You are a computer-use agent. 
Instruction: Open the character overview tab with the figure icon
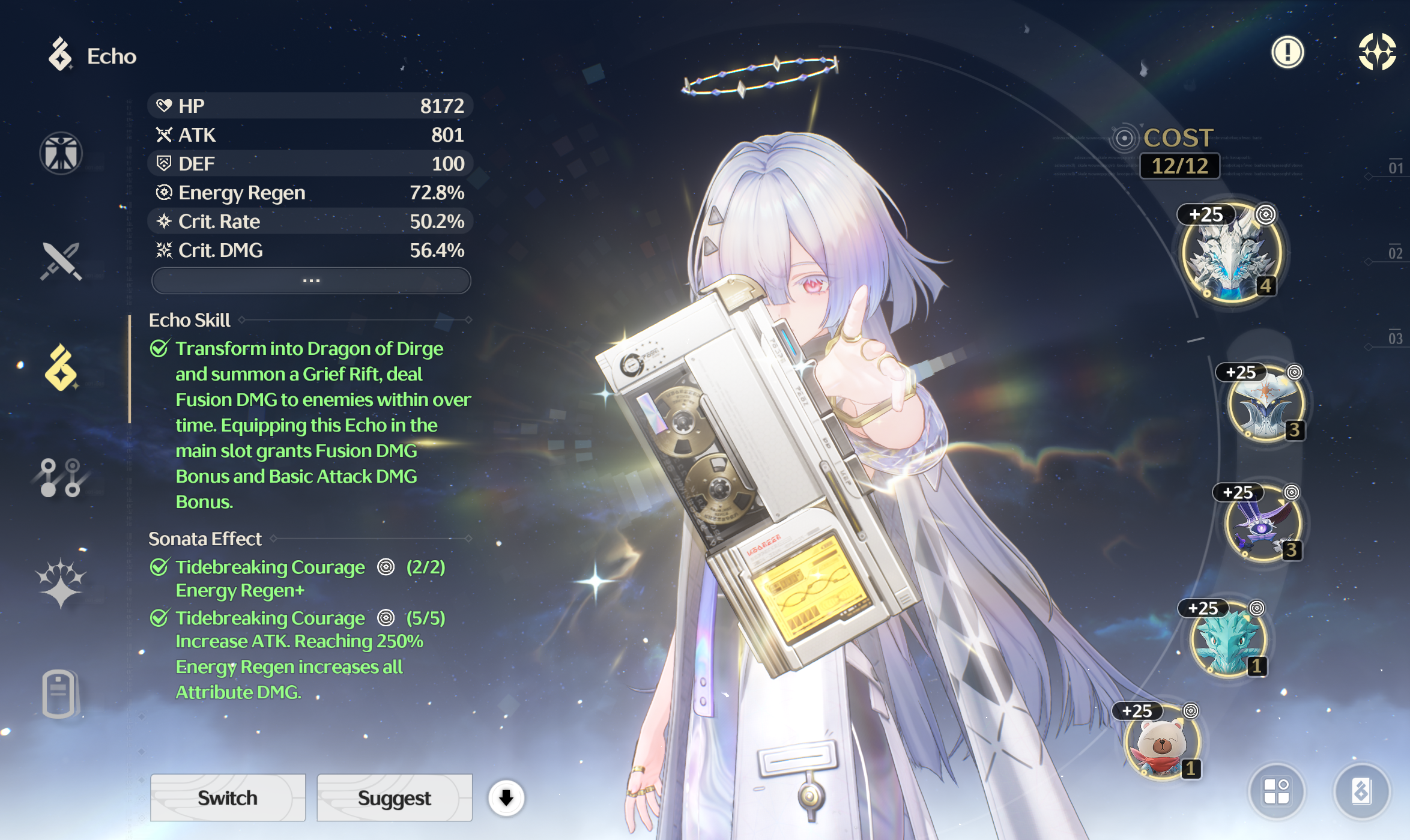click(x=61, y=153)
